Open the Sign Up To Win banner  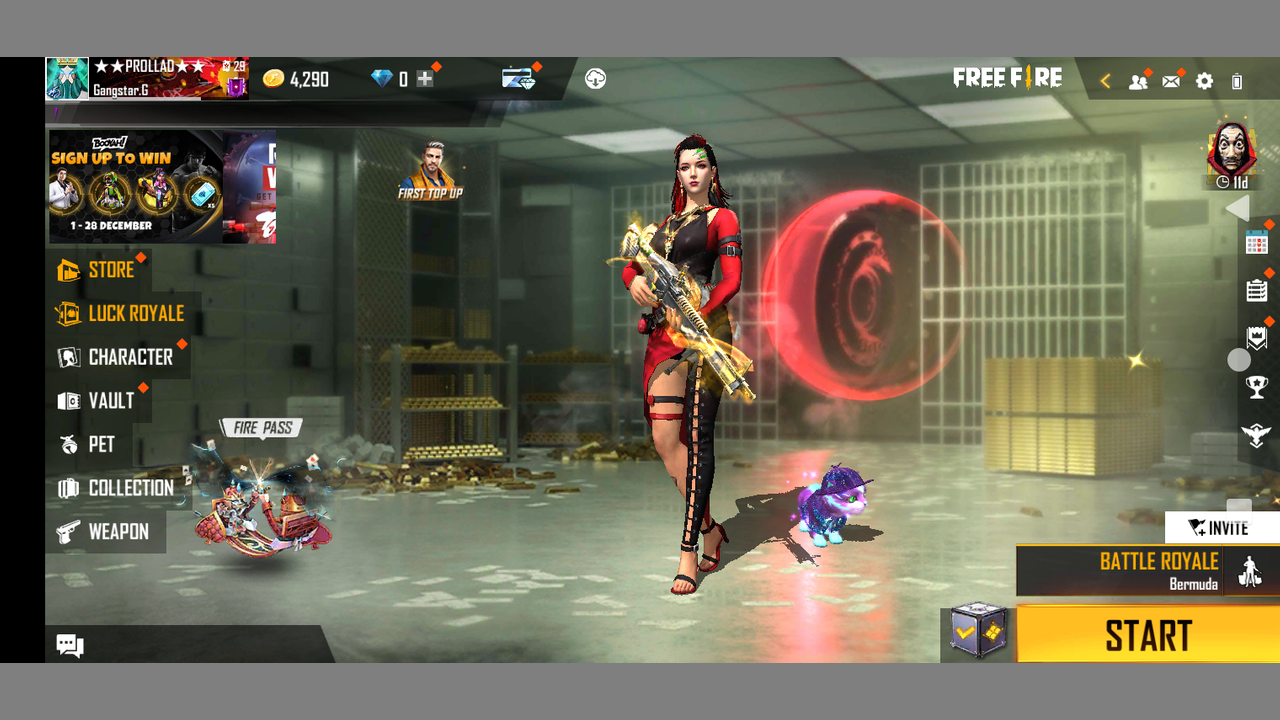(x=135, y=187)
